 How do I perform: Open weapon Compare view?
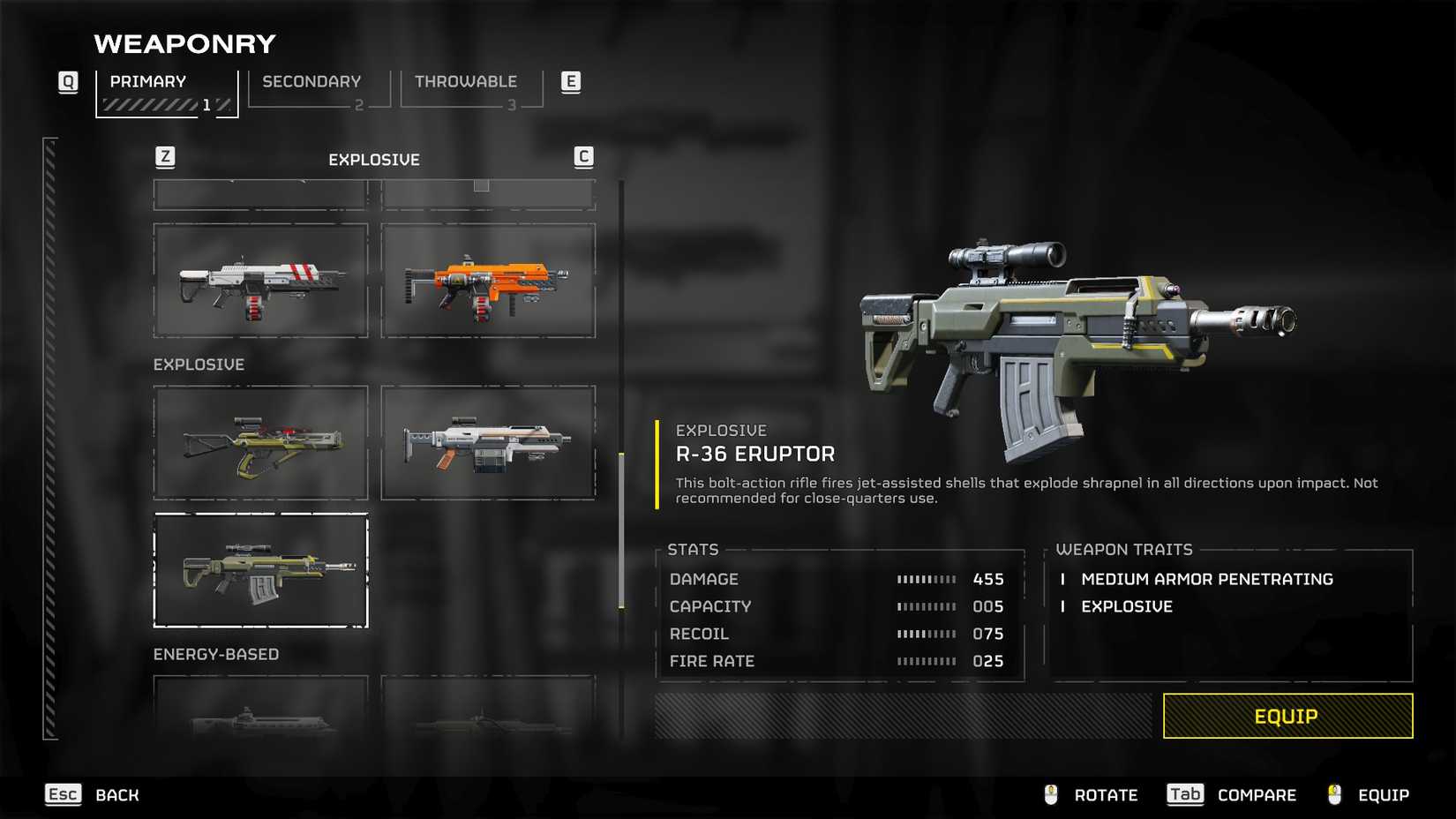[x=1256, y=795]
